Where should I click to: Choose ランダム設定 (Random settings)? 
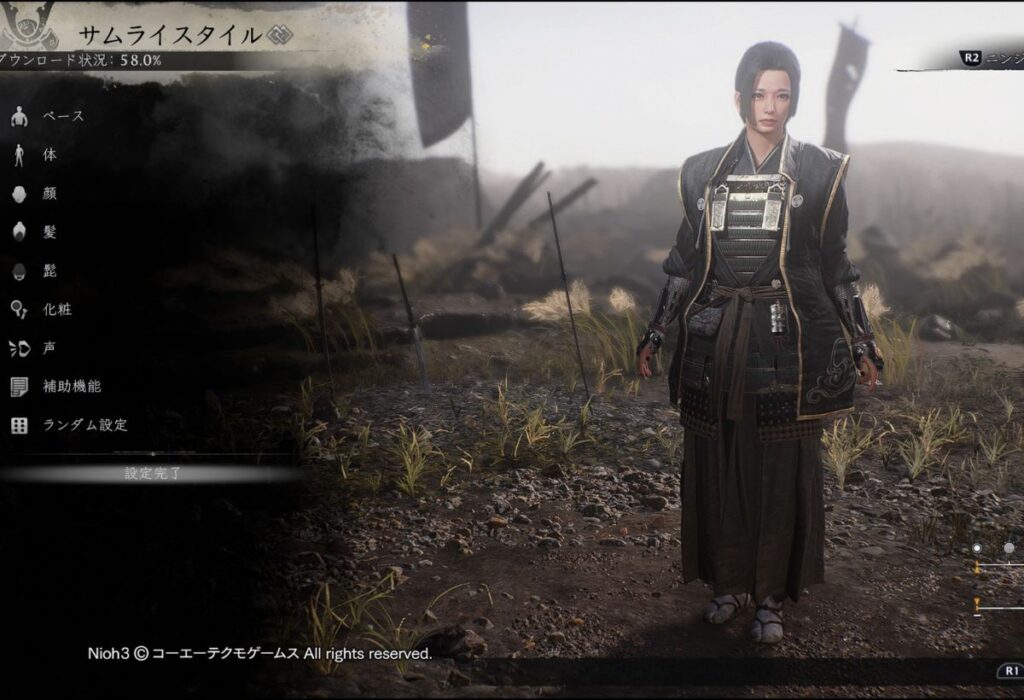pyautogui.click(x=84, y=425)
